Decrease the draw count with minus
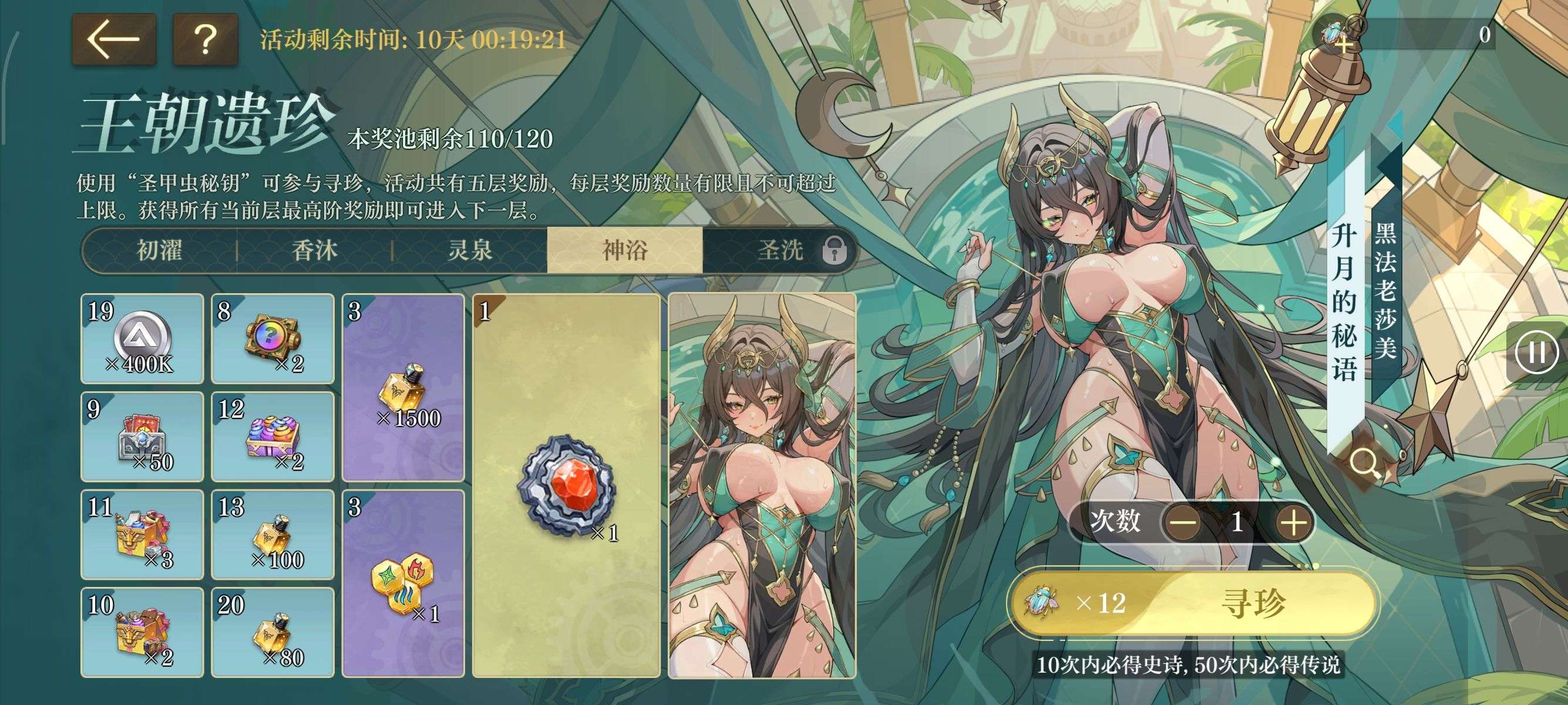Viewport: 1568px width, 705px height. pos(1184,522)
